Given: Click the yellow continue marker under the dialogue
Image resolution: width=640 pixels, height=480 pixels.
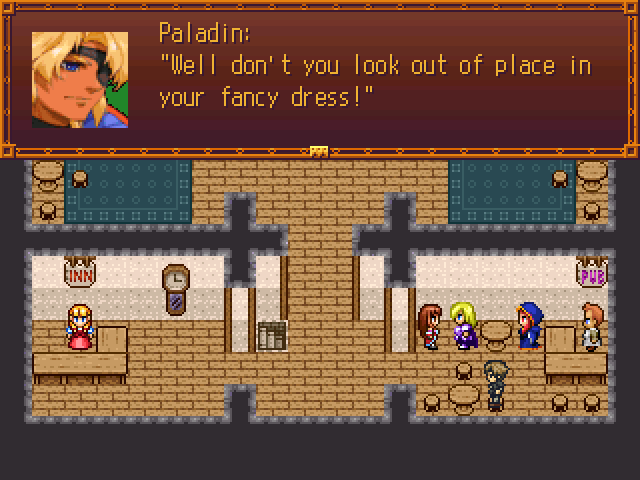Looking at the screenshot, I should click(320, 151).
